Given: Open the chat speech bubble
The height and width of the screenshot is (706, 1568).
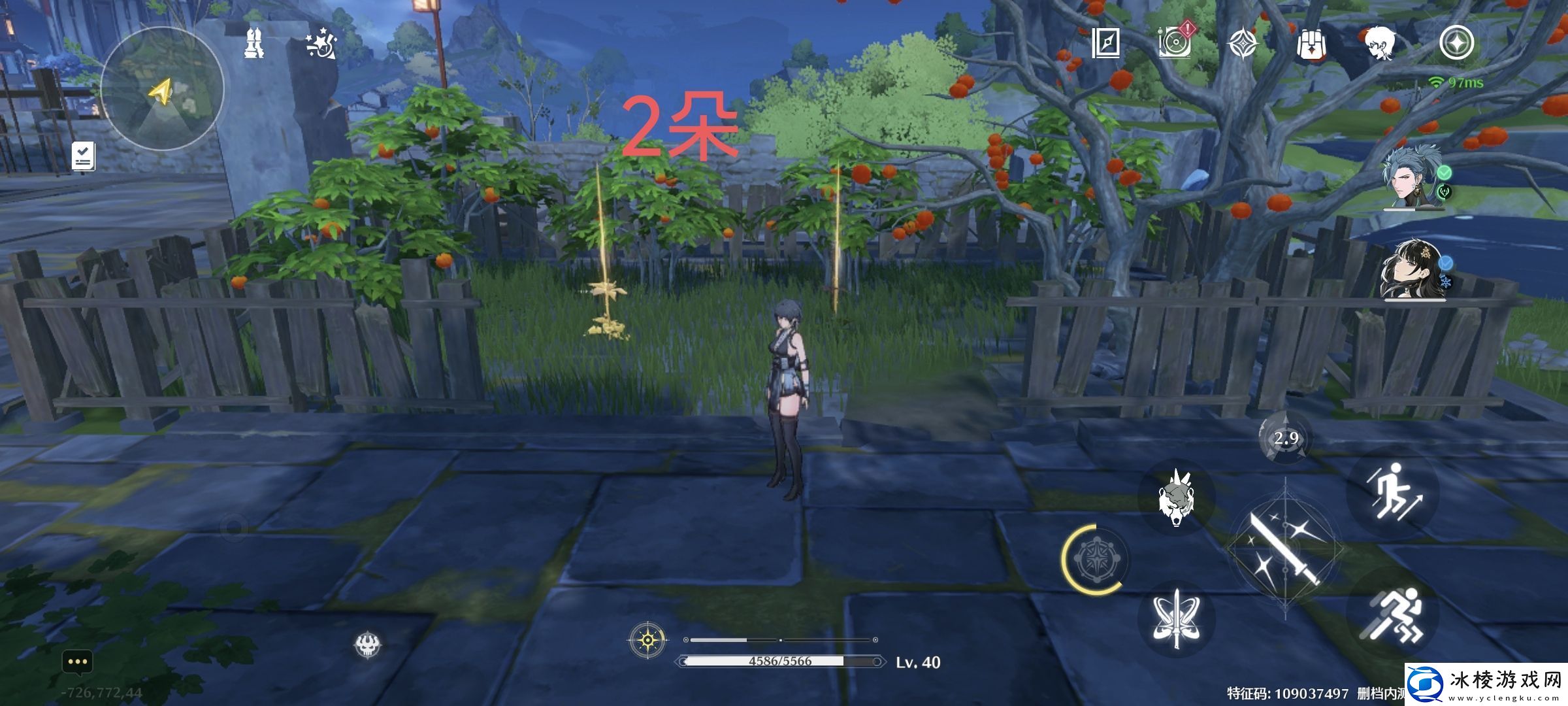Looking at the screenshot, I should click(x=78, y=662).
